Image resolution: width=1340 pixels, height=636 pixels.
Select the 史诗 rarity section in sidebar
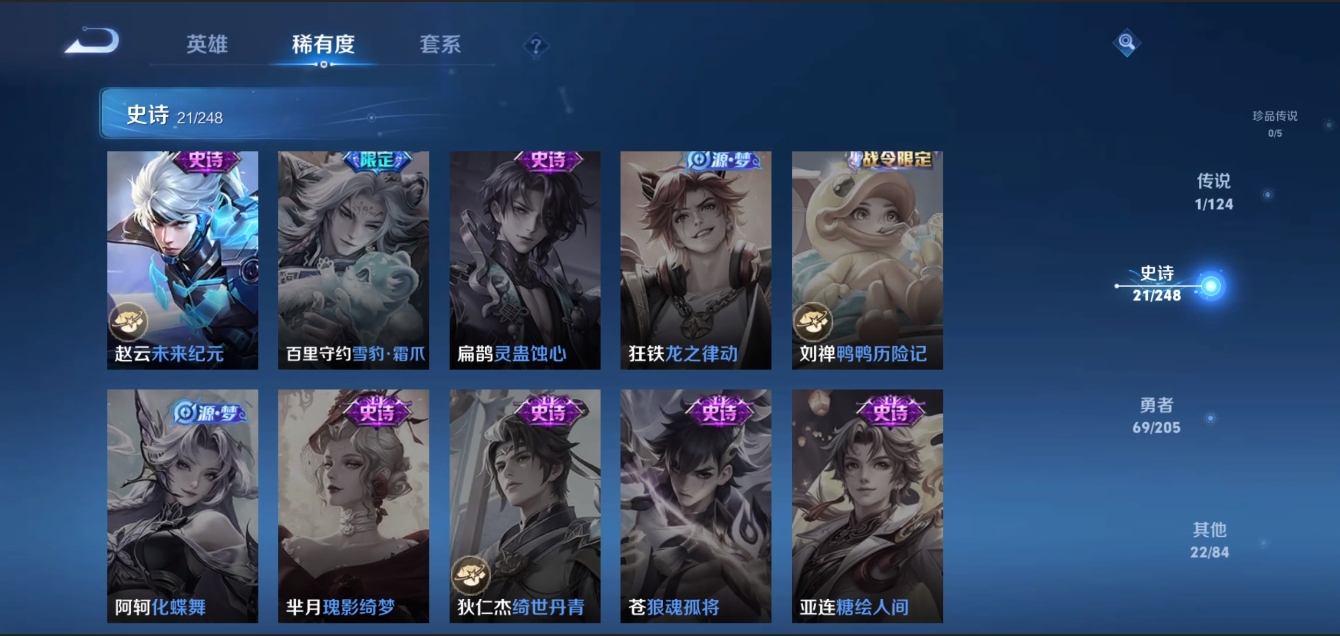tap(1158, 284)
